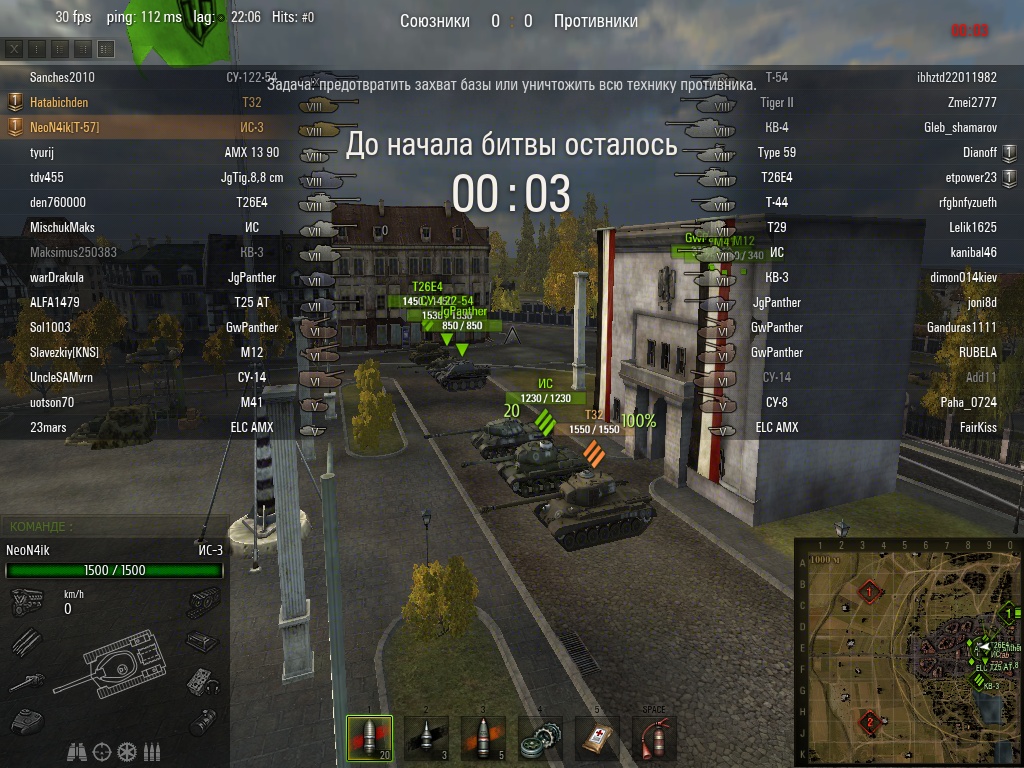1024x768 pixels.
Task: Use the repair kit consumable
Action: [540, 739]
